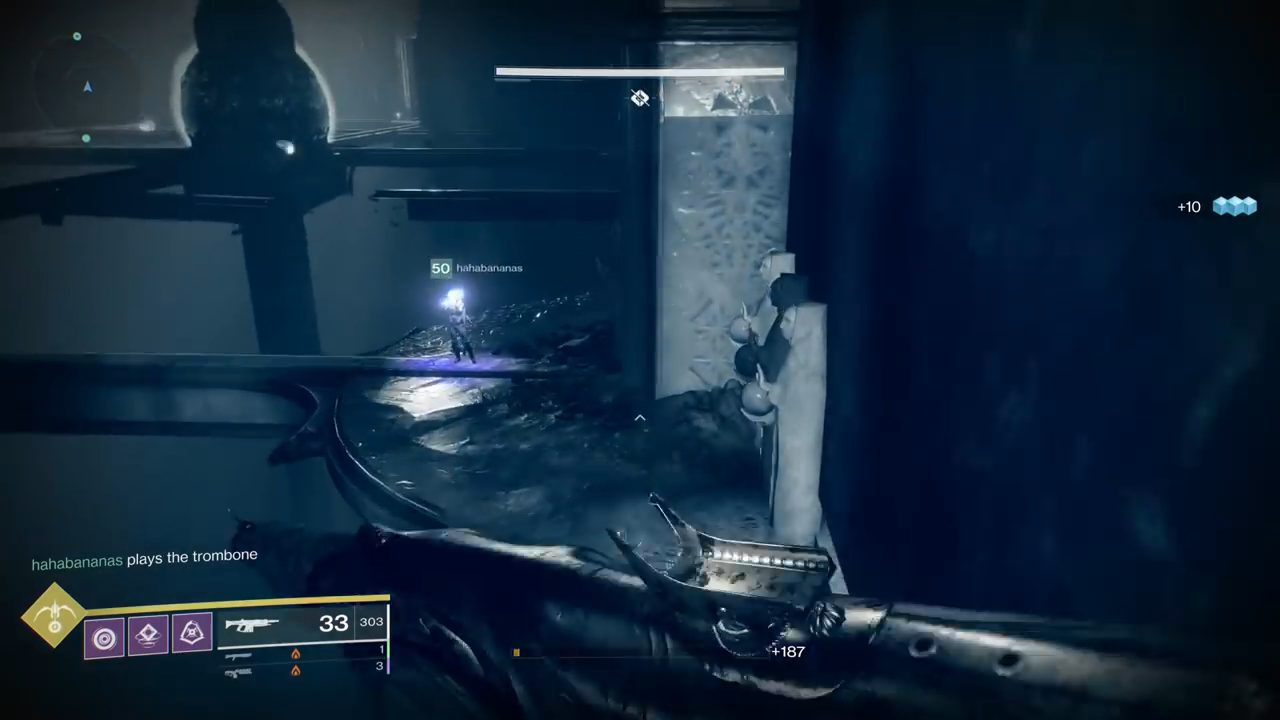
Task: Click the hahabananas player nameplate
Action: point(478,268)
